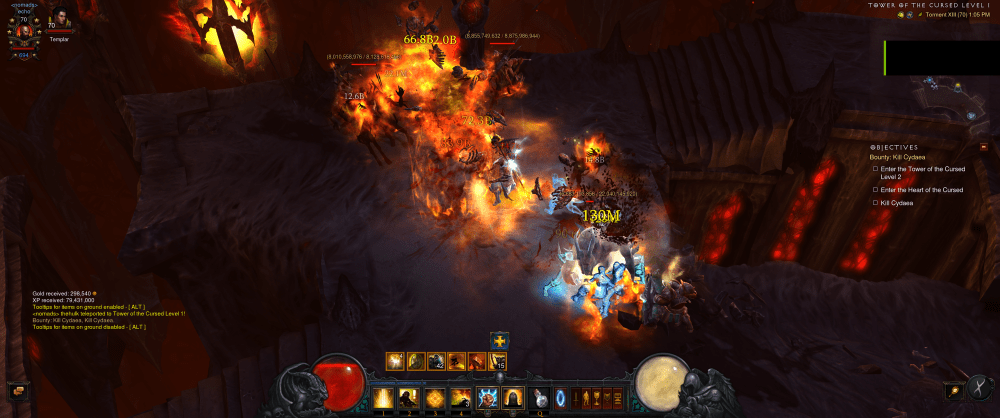Open the chalice icon in the menu bar
Viewport: 1000px width, 418px height.
click(x=598, y=398)
